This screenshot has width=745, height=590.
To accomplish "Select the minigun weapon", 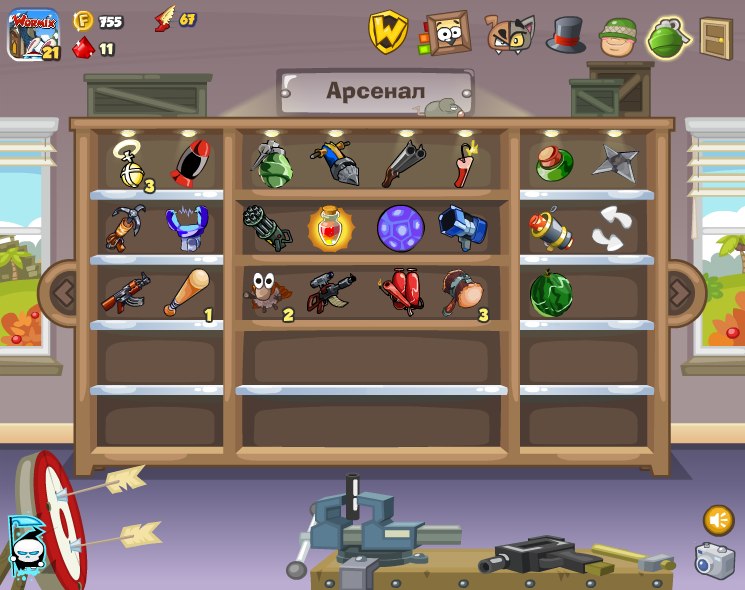I will [x=267, y=228].
